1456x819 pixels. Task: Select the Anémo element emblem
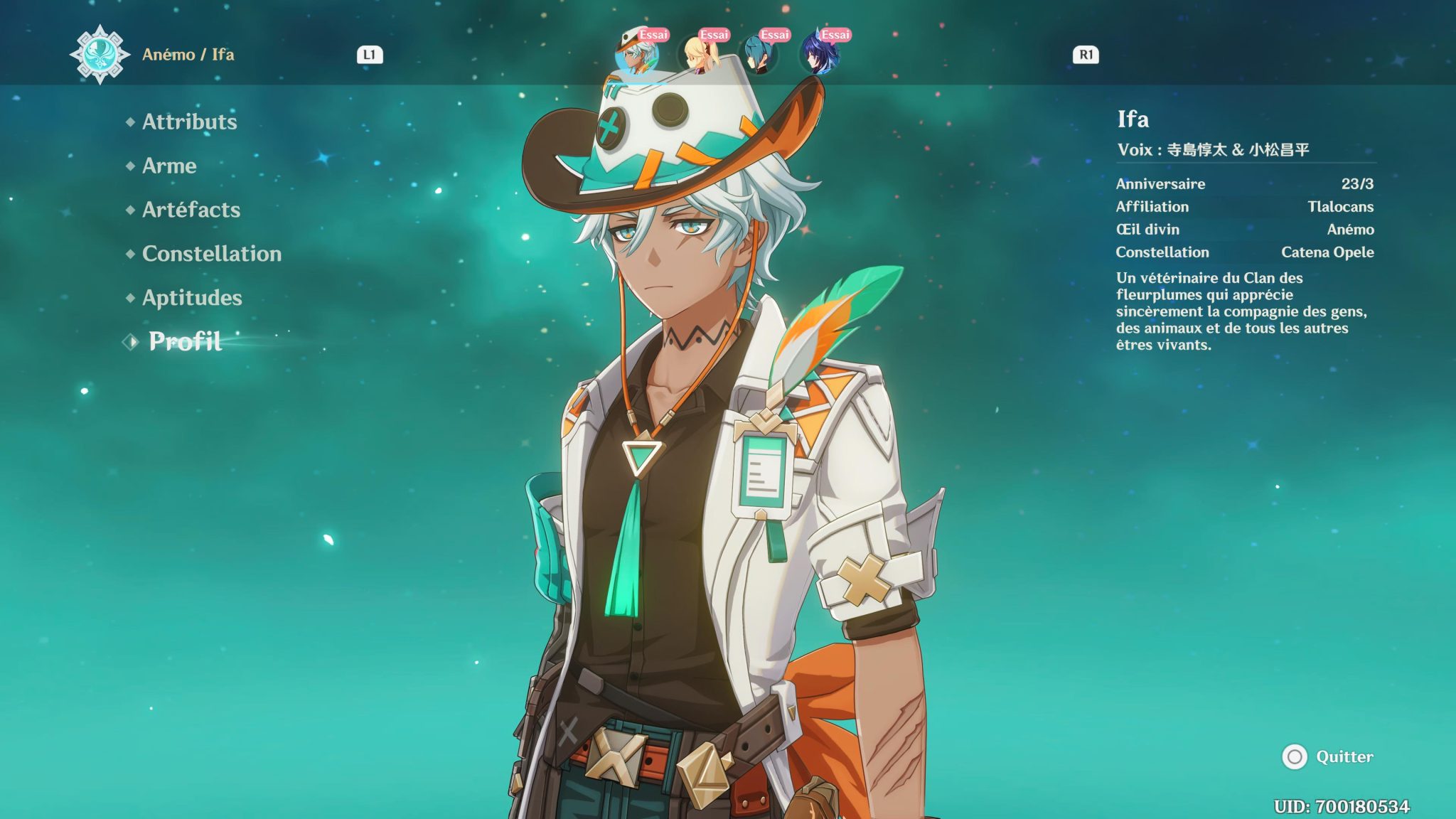pyautogui.click(x=100, y=53)
